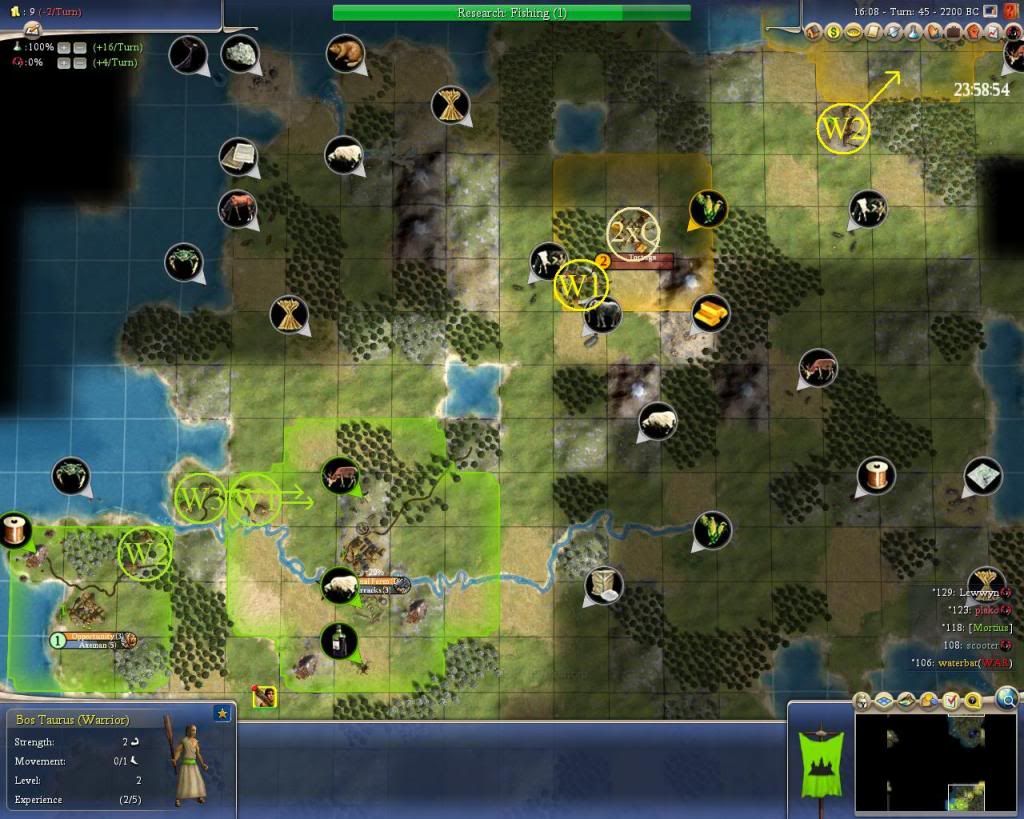Viewport: 1024px width, 819px height.
Task: Open the main menu monitor icon
Action: tap(990, 11)
